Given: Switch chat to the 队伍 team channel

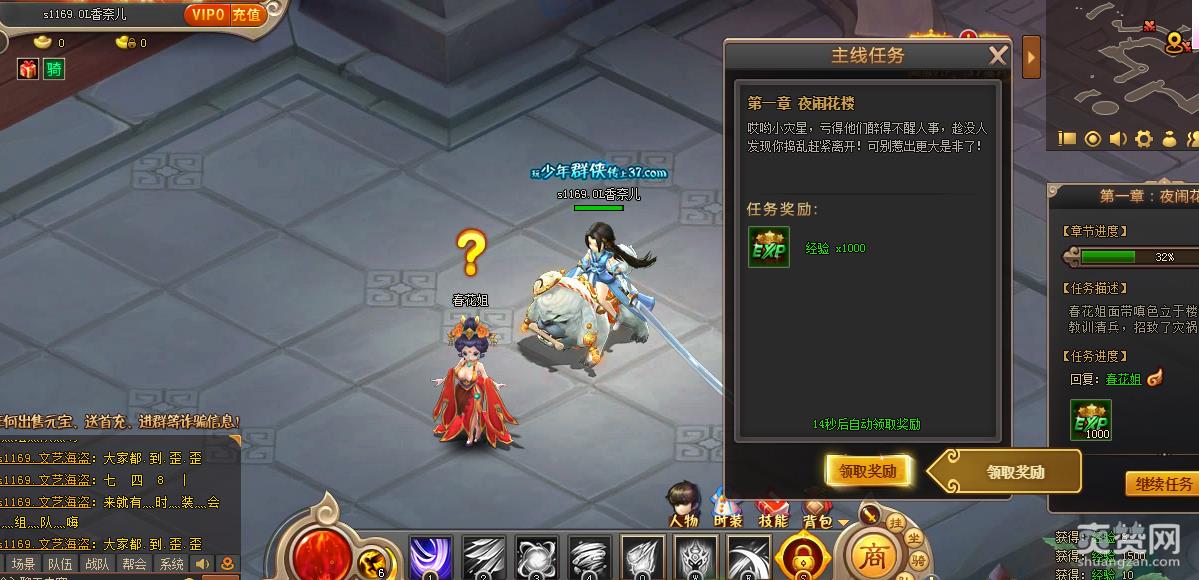Looking at the screenshot, I should [x=60, y=564].
